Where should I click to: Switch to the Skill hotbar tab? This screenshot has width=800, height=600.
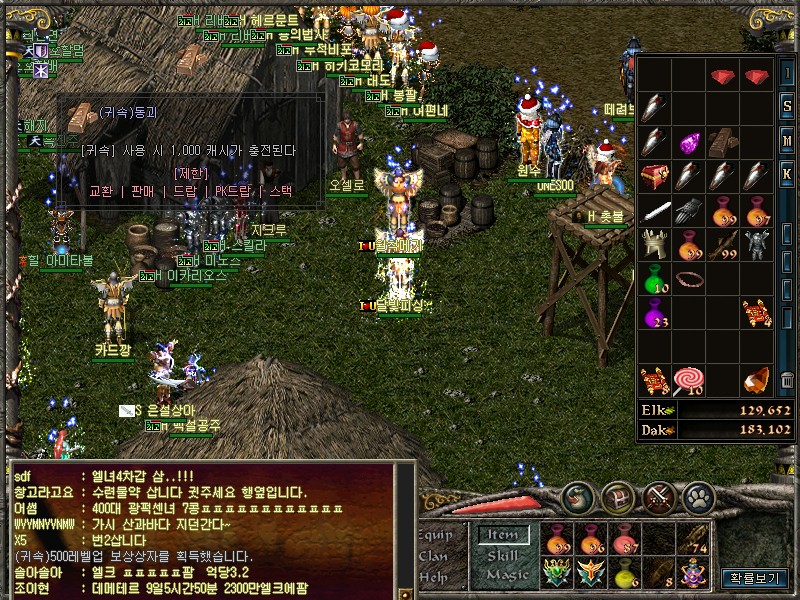click(x=503, y=556)
